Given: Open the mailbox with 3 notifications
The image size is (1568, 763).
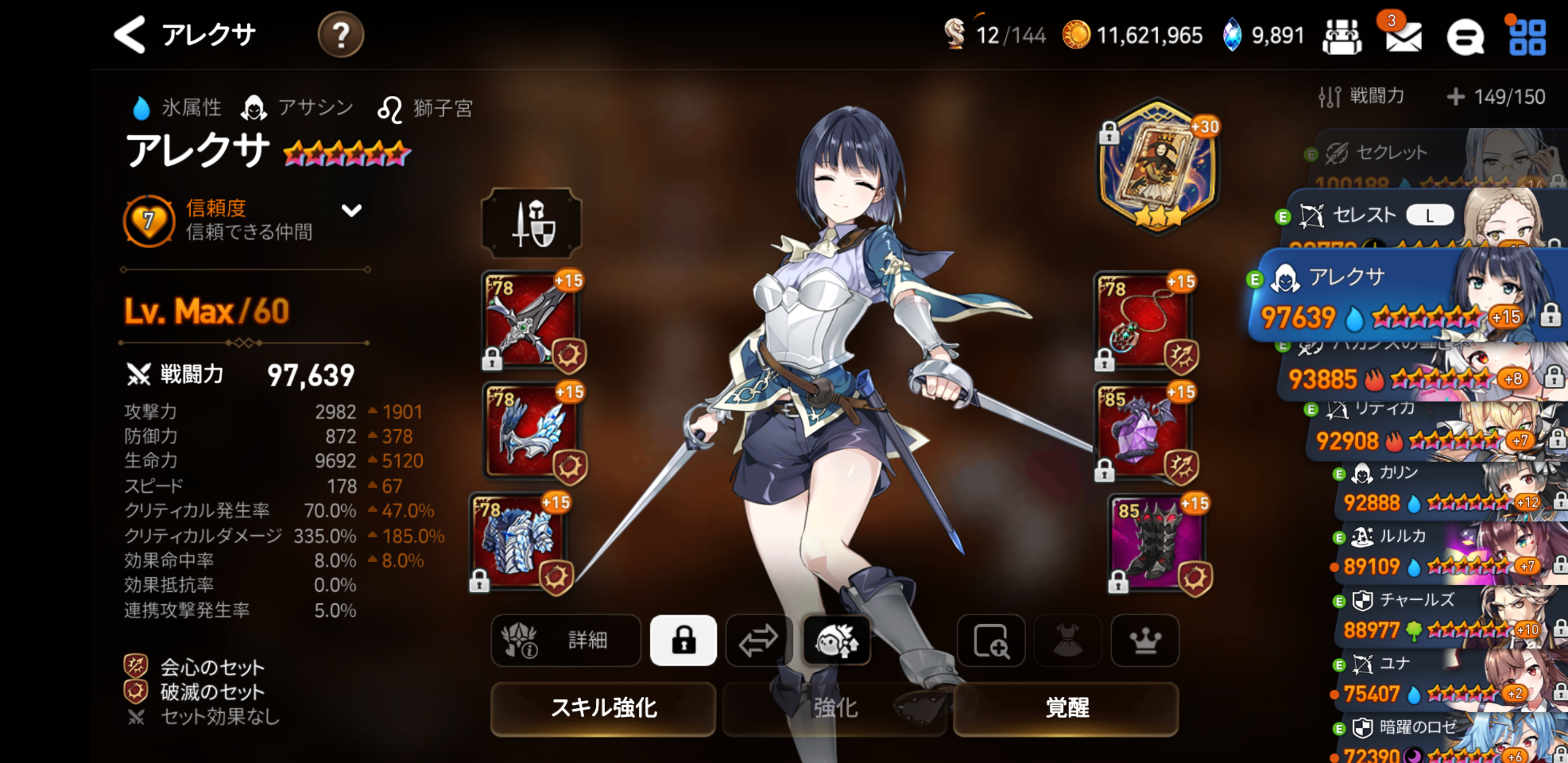Looking at the screenshot, I should [1403, 37].
